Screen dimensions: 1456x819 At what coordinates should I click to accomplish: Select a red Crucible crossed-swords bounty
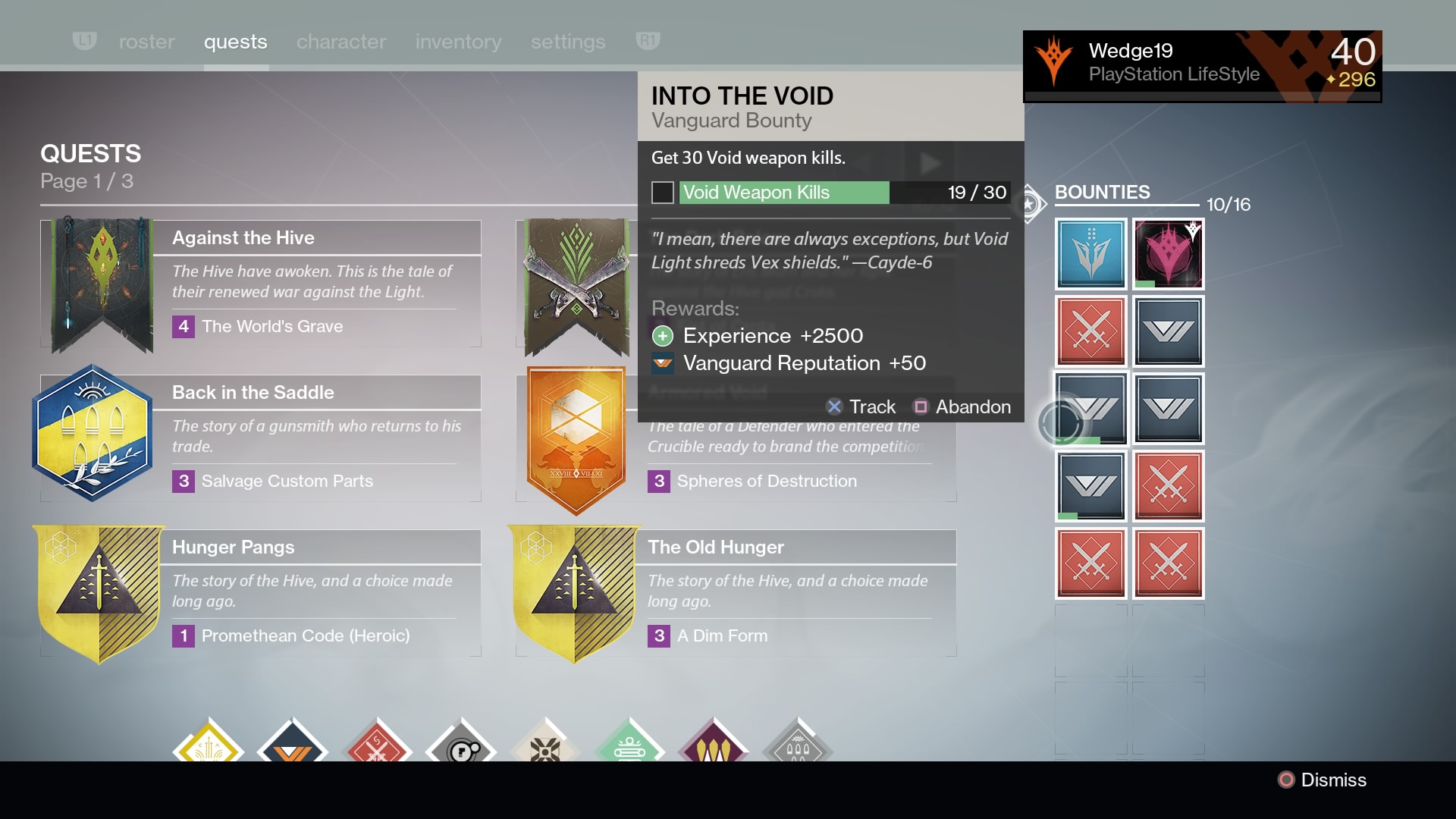1090,331
